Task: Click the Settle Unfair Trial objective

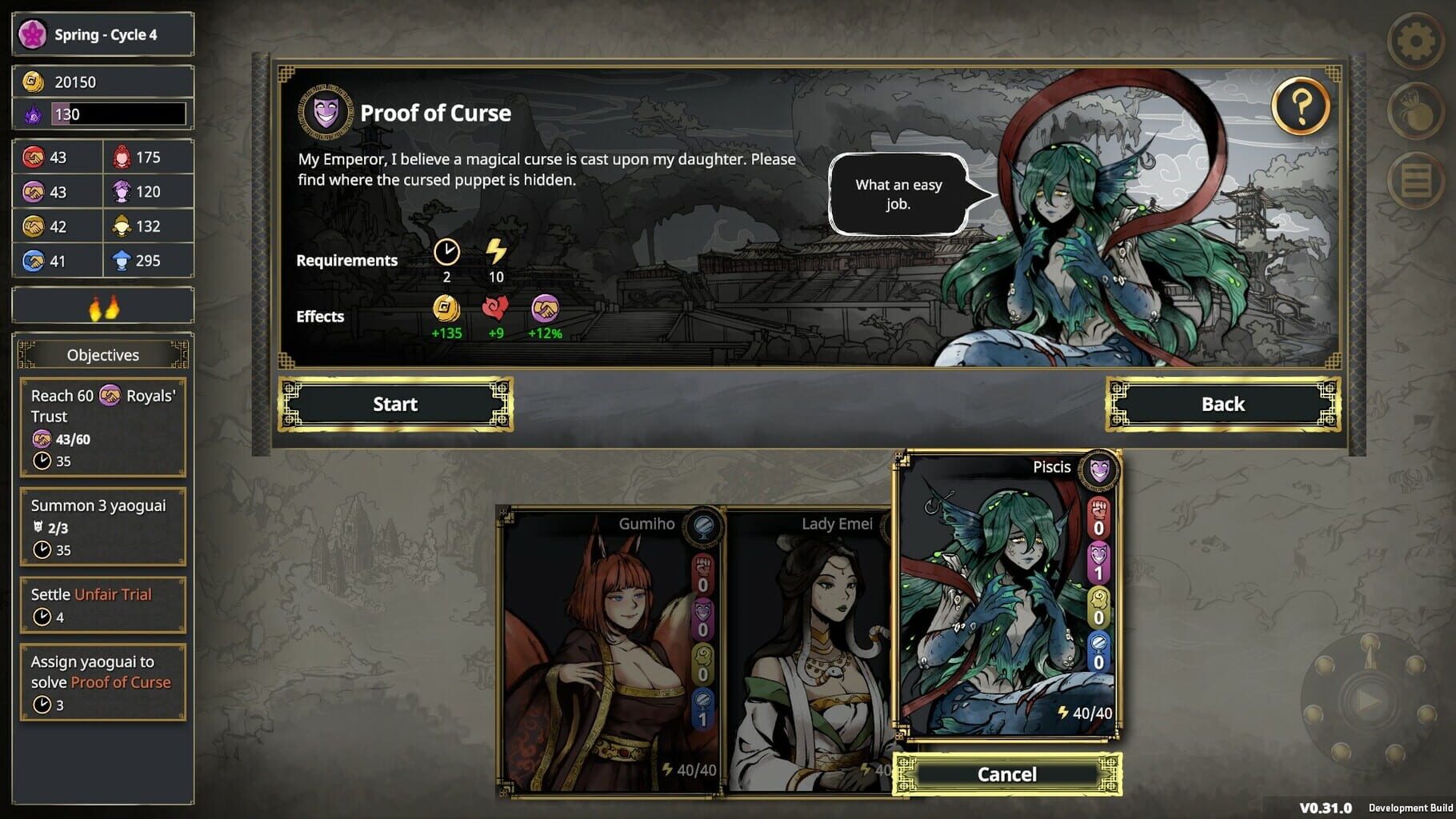Action: [x=102, y=602]
